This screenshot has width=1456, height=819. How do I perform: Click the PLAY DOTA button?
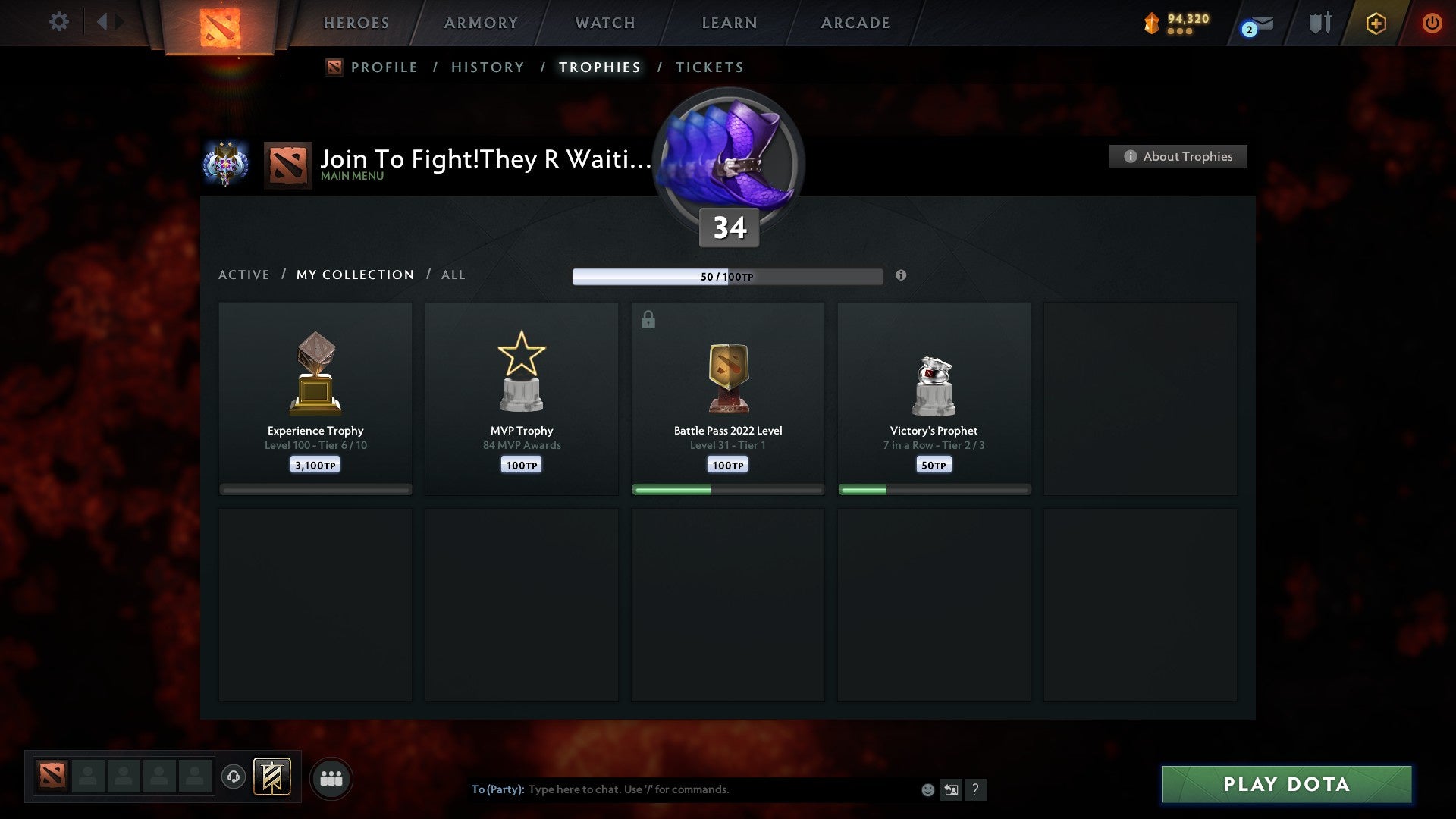tap(1284, 785)
